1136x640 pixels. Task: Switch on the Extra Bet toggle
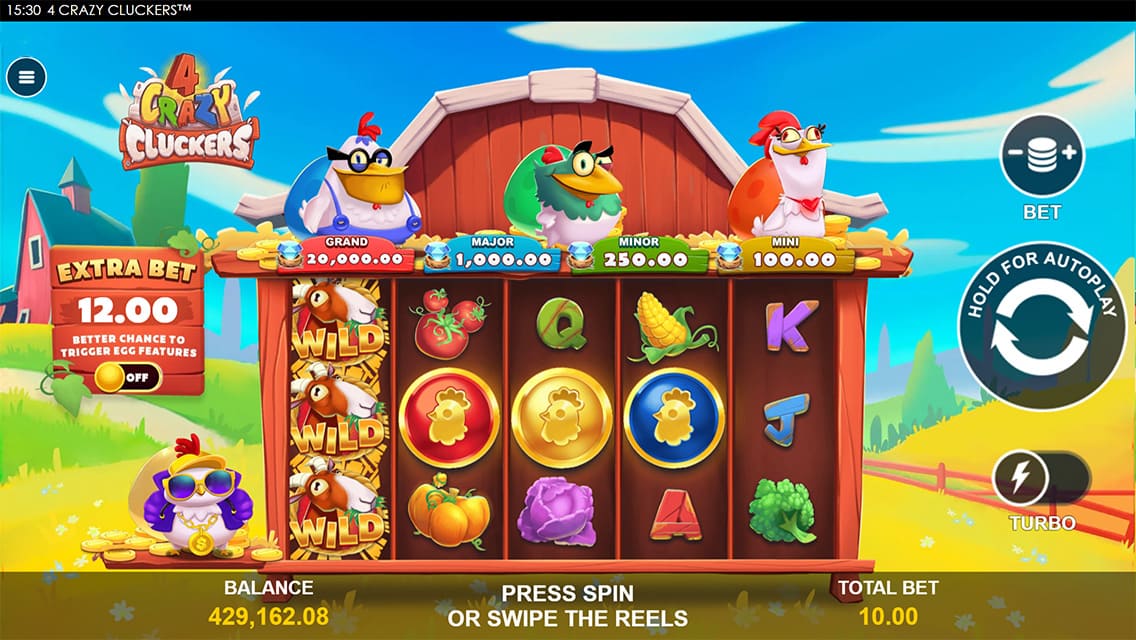click(x=127, y=378)
